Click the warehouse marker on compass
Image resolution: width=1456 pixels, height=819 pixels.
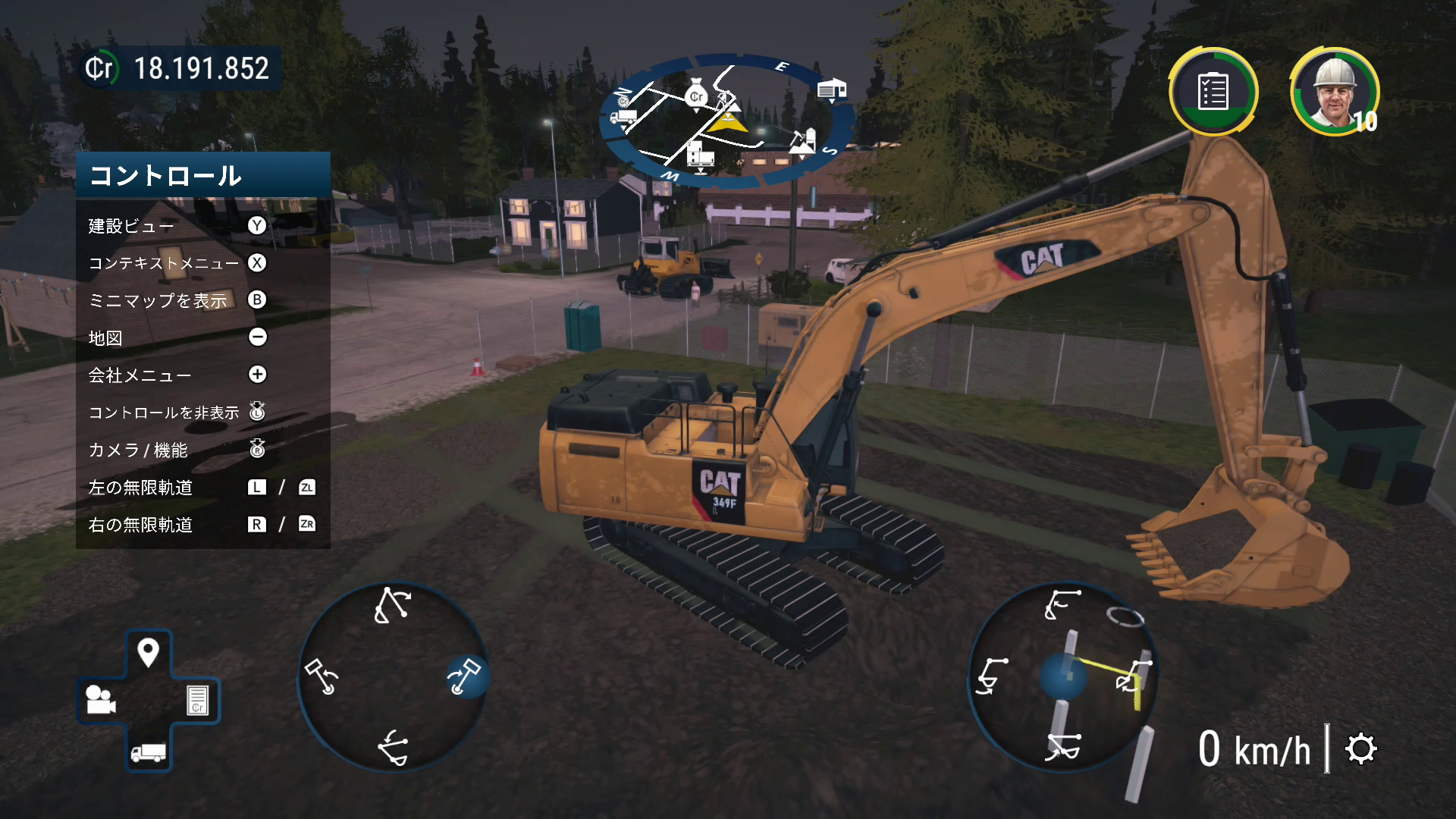coord(832,90)
